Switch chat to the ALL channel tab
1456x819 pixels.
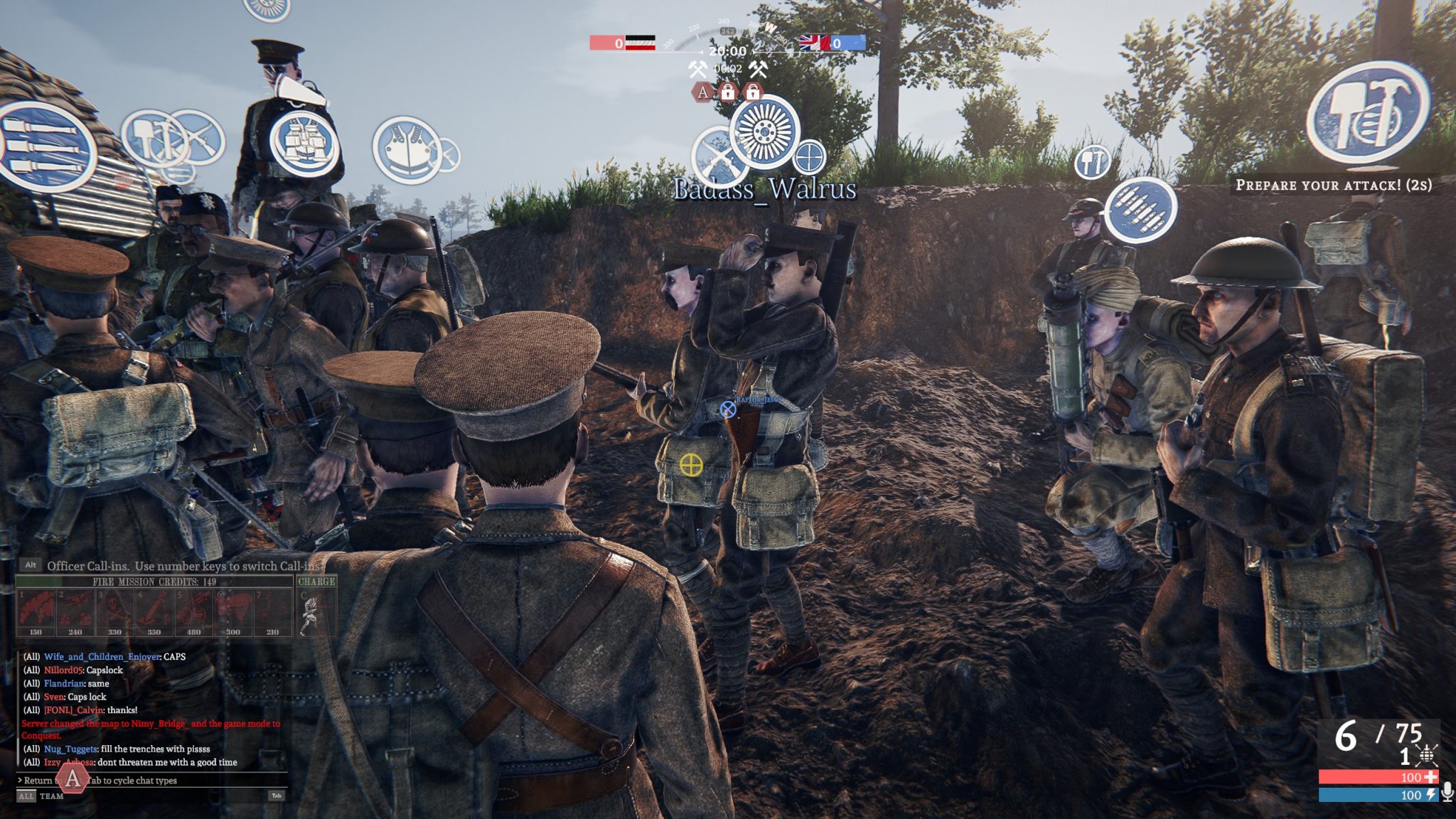point(26,796)
